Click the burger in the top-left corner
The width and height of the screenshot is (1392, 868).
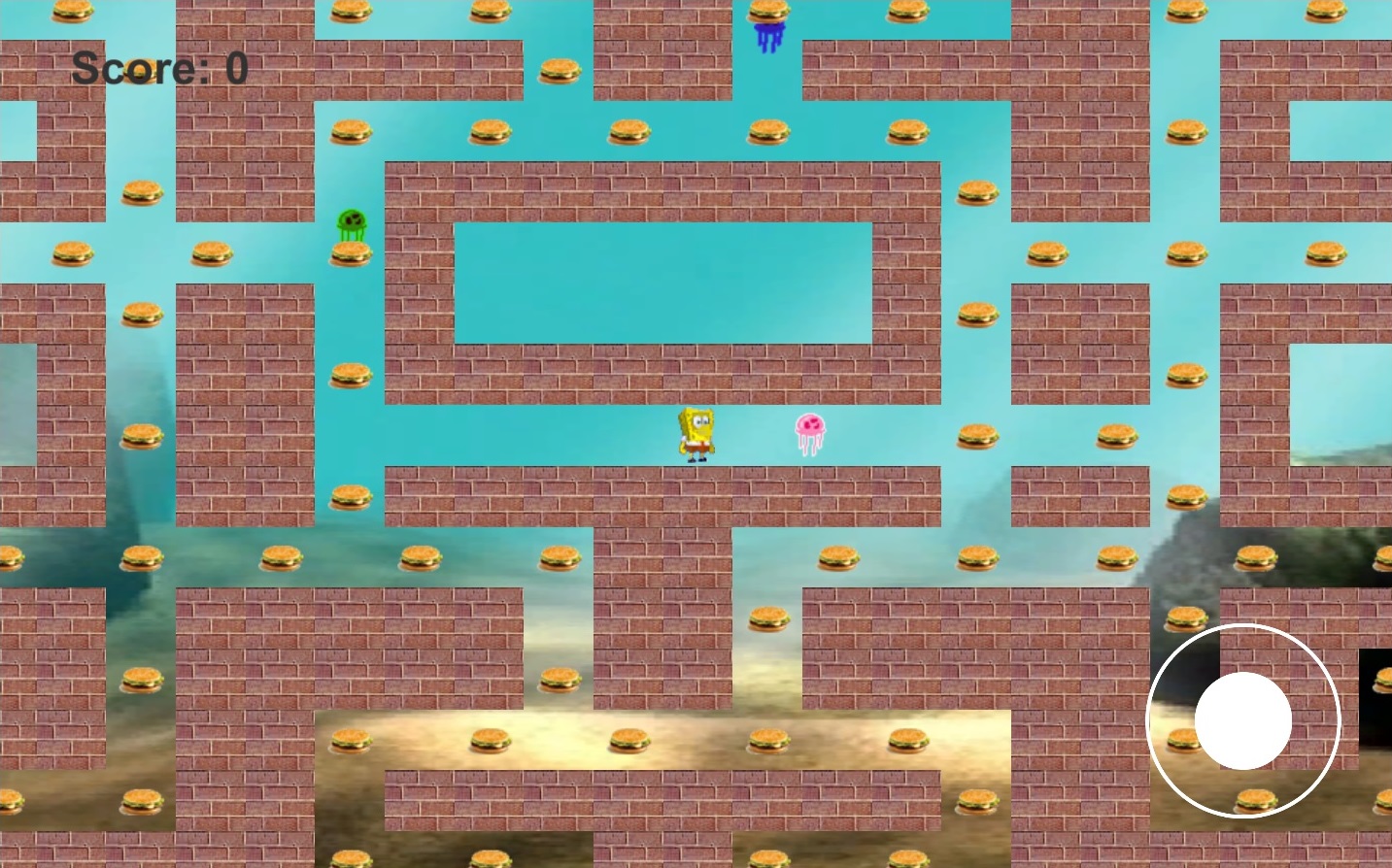(x=71, y=14)
